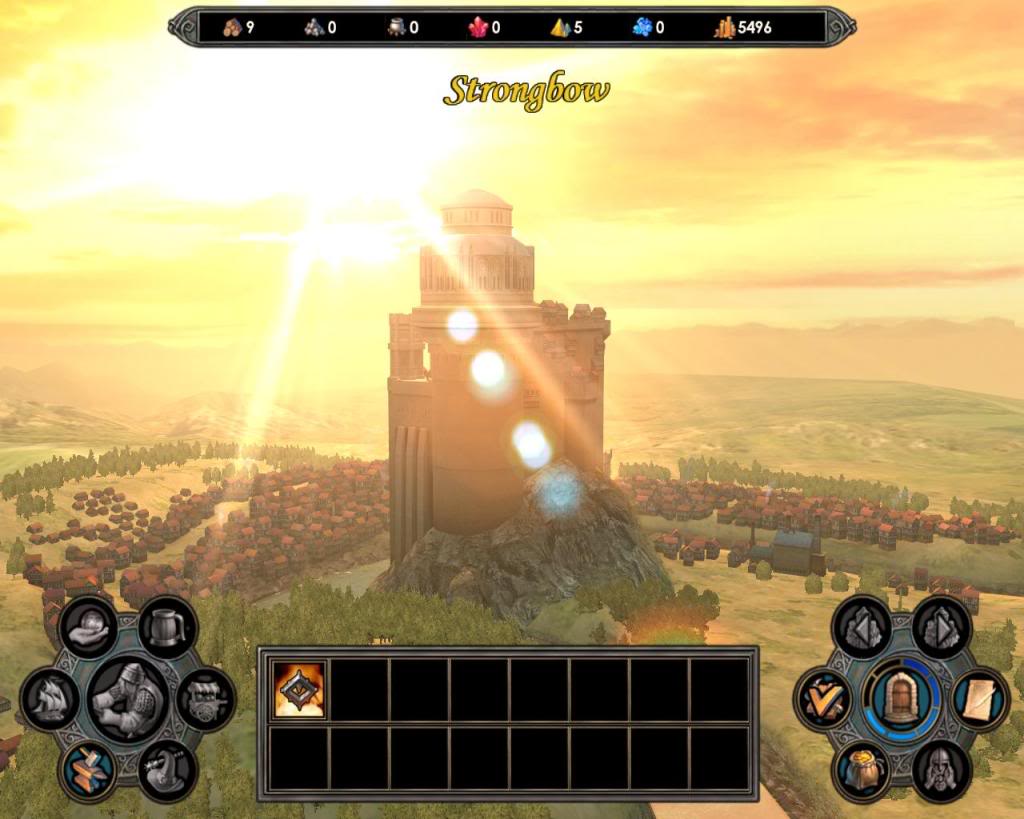Viewport: 1024px width, 819px height.
Task: Leave town via the wooden door button
Action: click(902, 698)
